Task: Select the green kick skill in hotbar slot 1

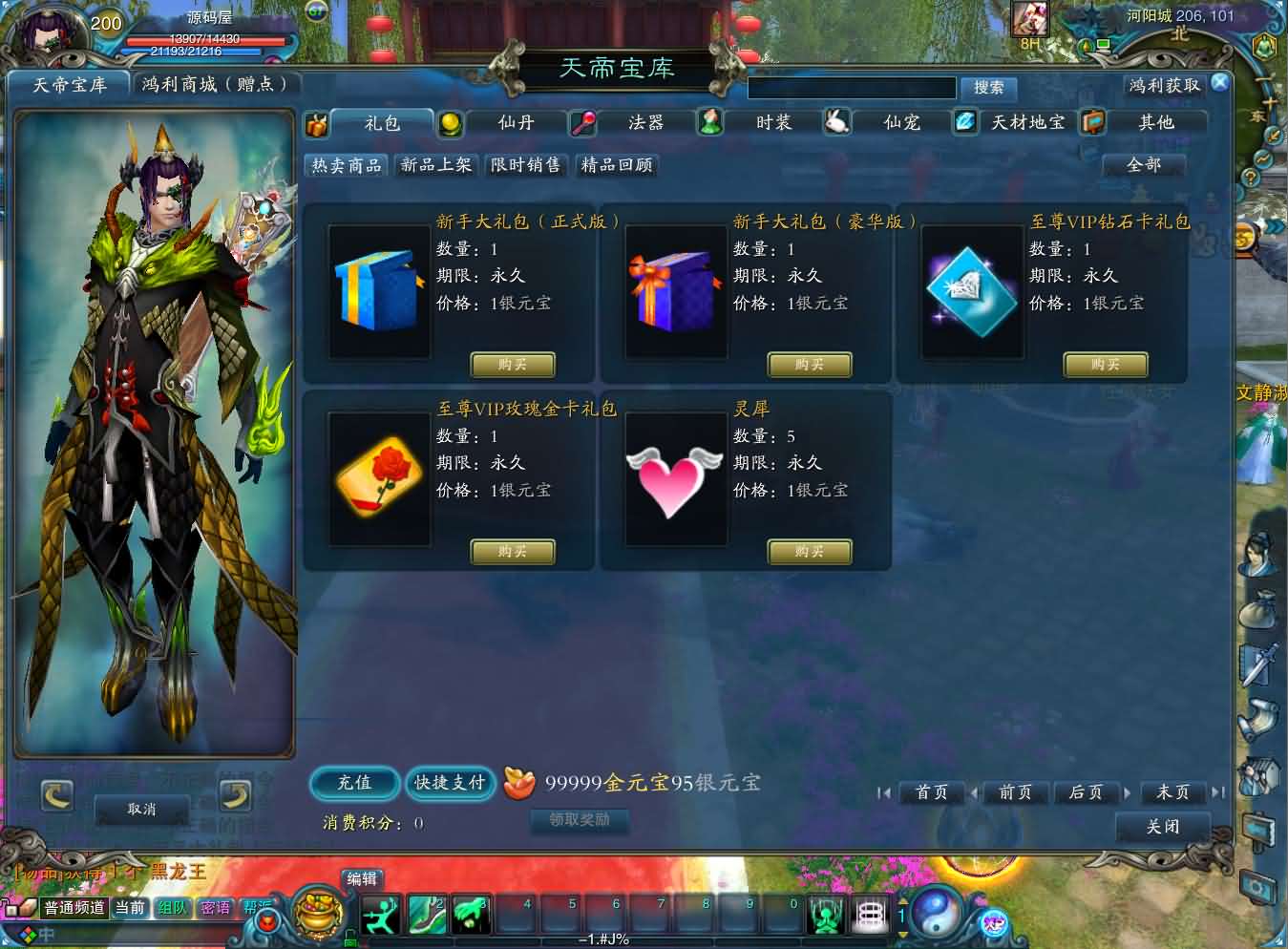Action: (x=381, y=914)
